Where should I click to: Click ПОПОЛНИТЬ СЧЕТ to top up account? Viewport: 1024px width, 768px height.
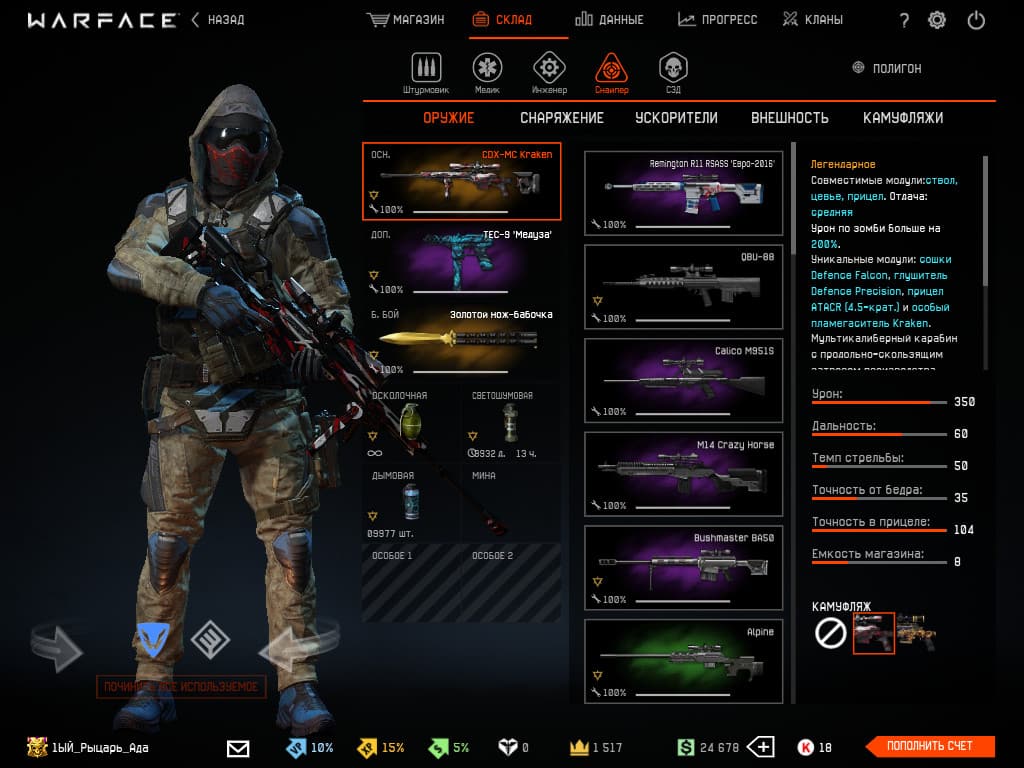(x=929, y=746)
